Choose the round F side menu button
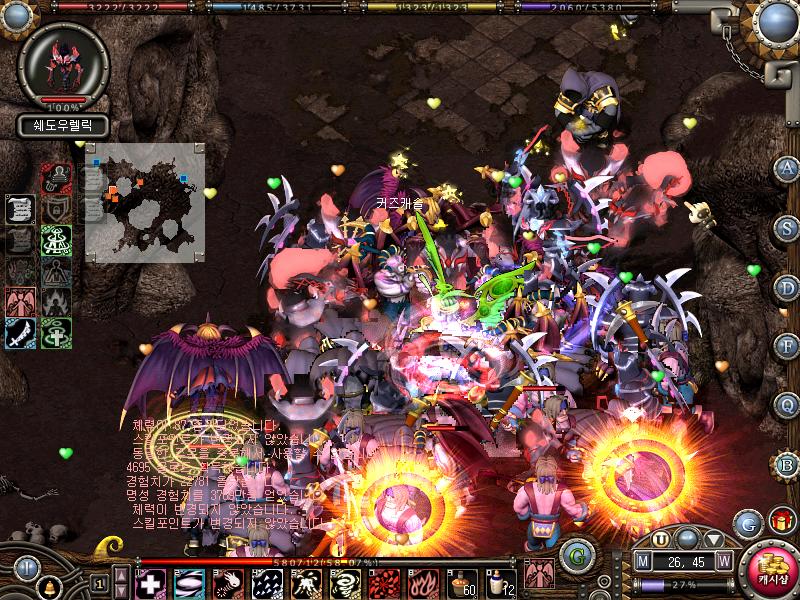This screenshot has height=600, width=800. [x=787, y=346]
